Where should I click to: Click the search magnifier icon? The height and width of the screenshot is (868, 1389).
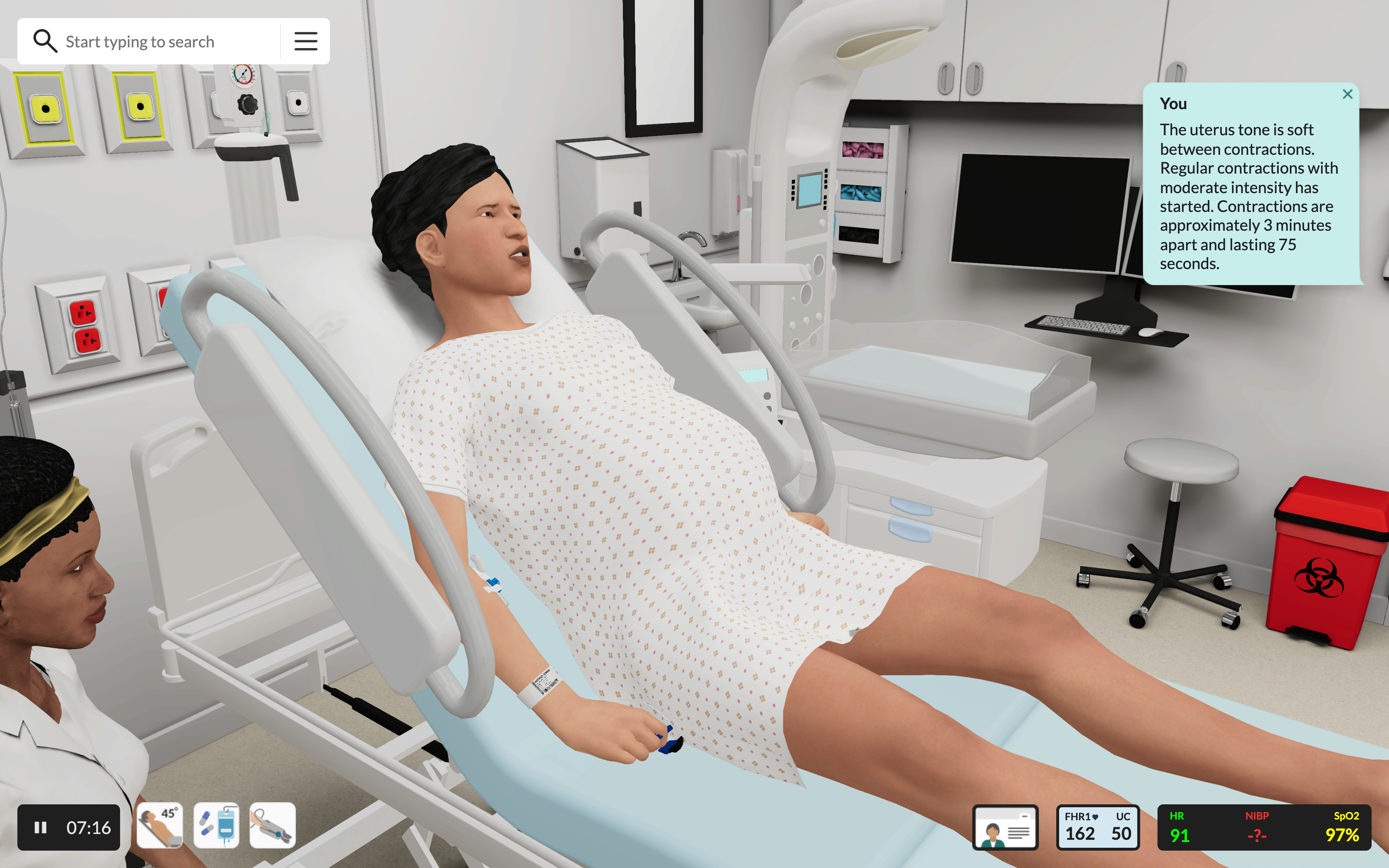click(45, 41)
